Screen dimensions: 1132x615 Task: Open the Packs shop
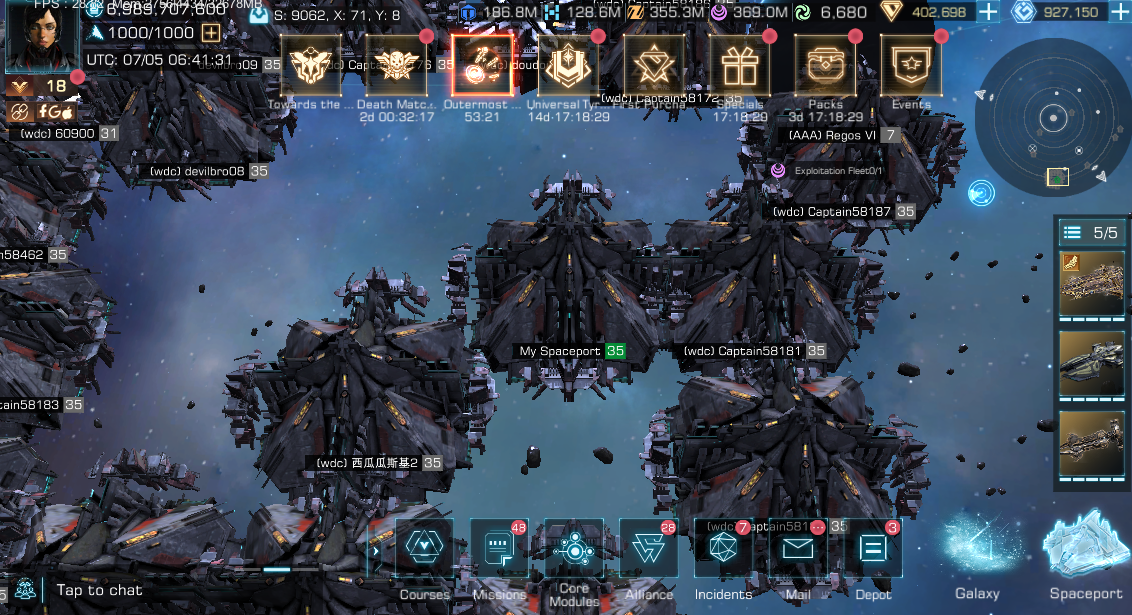(x=825, y=66)
